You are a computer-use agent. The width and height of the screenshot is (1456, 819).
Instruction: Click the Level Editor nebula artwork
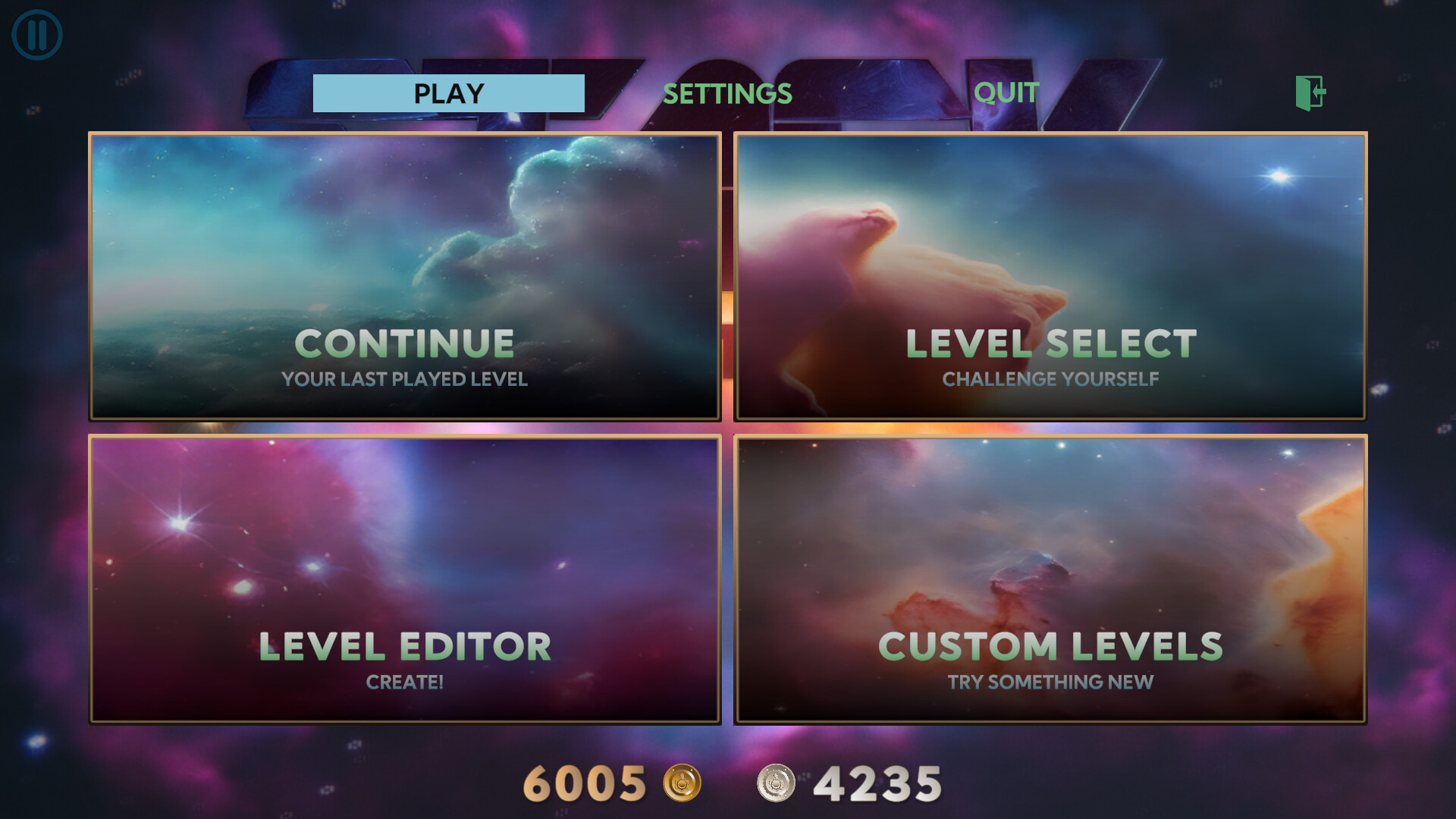click(x=405, y=531)
